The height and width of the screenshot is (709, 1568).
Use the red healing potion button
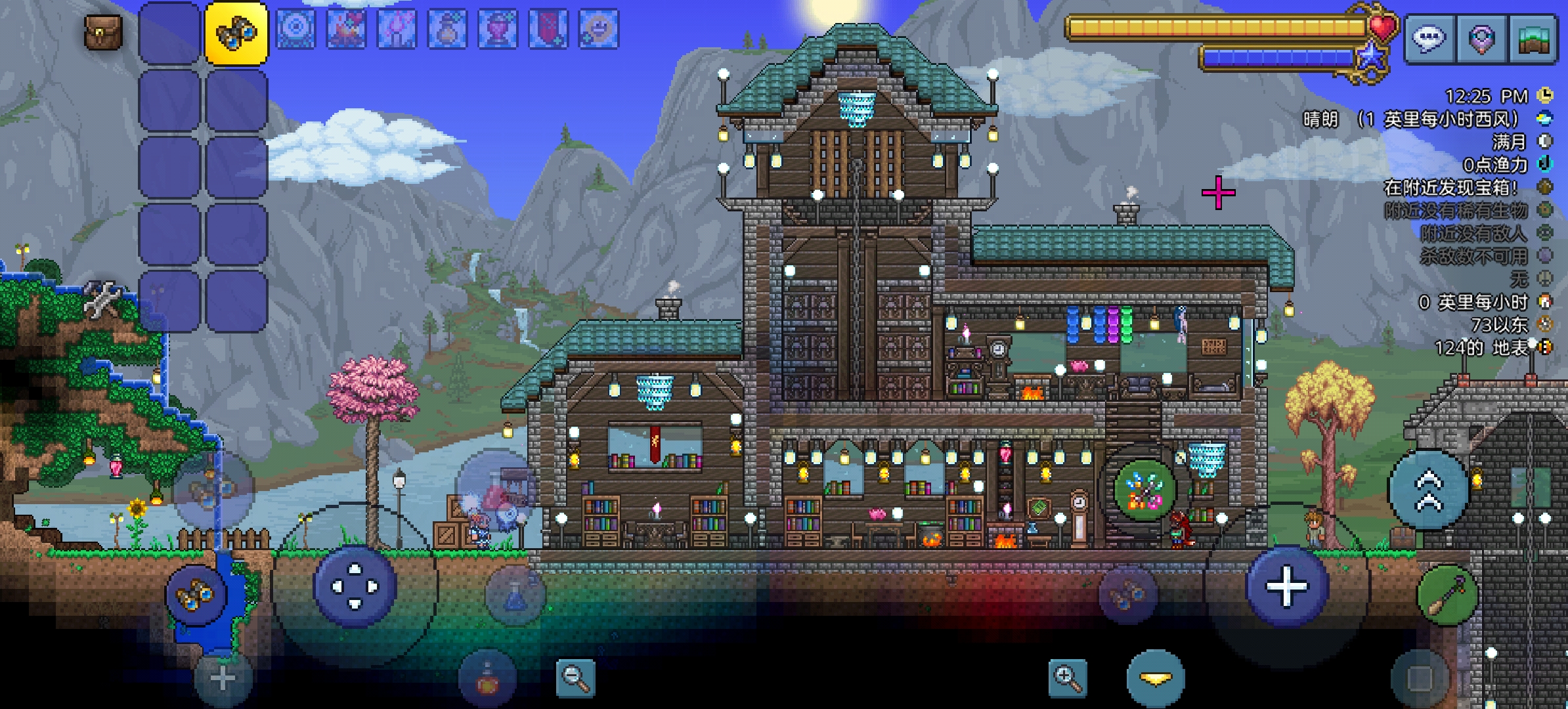click(x=487, y=680)
